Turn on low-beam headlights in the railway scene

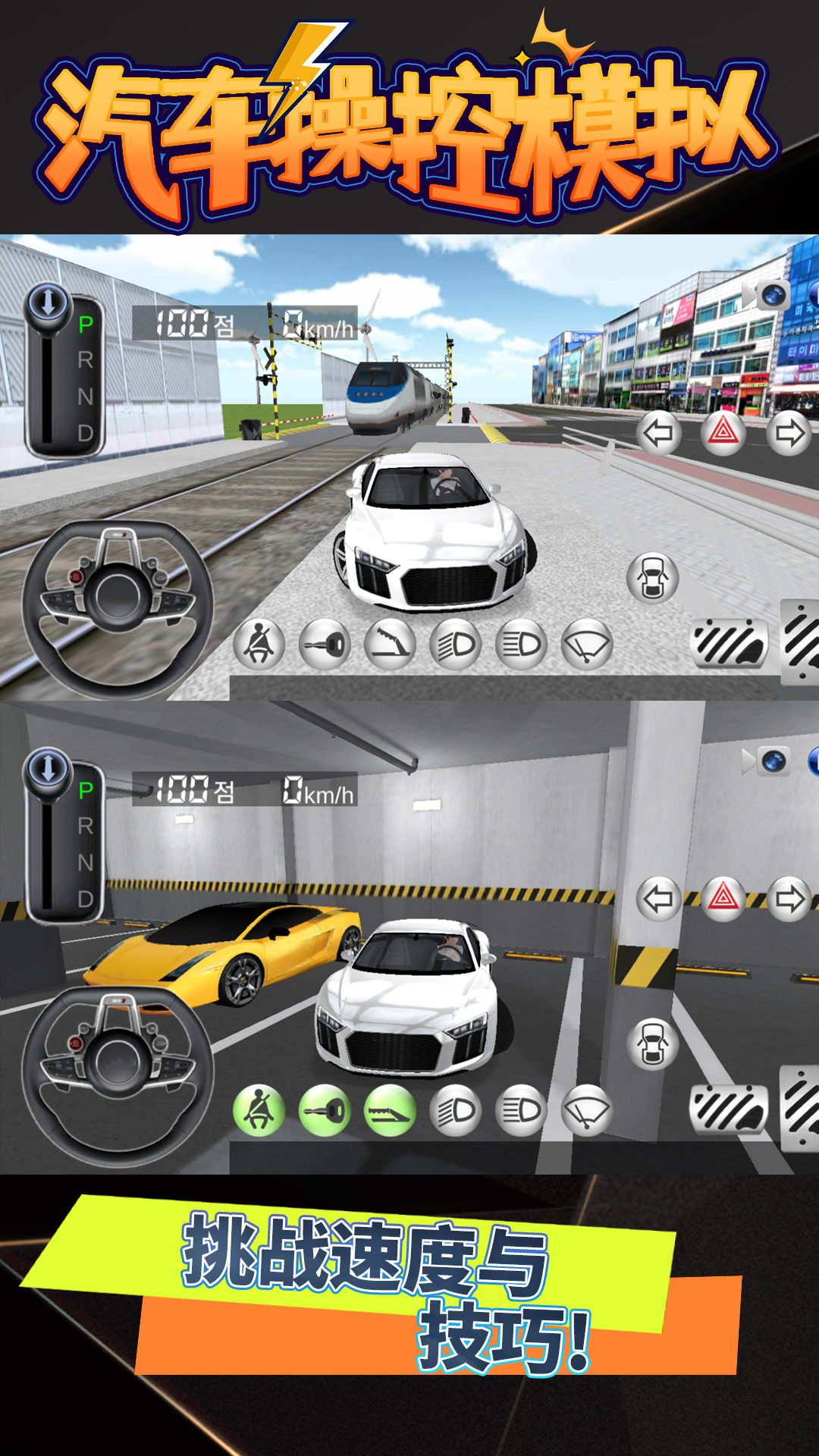tap(455, 645)
